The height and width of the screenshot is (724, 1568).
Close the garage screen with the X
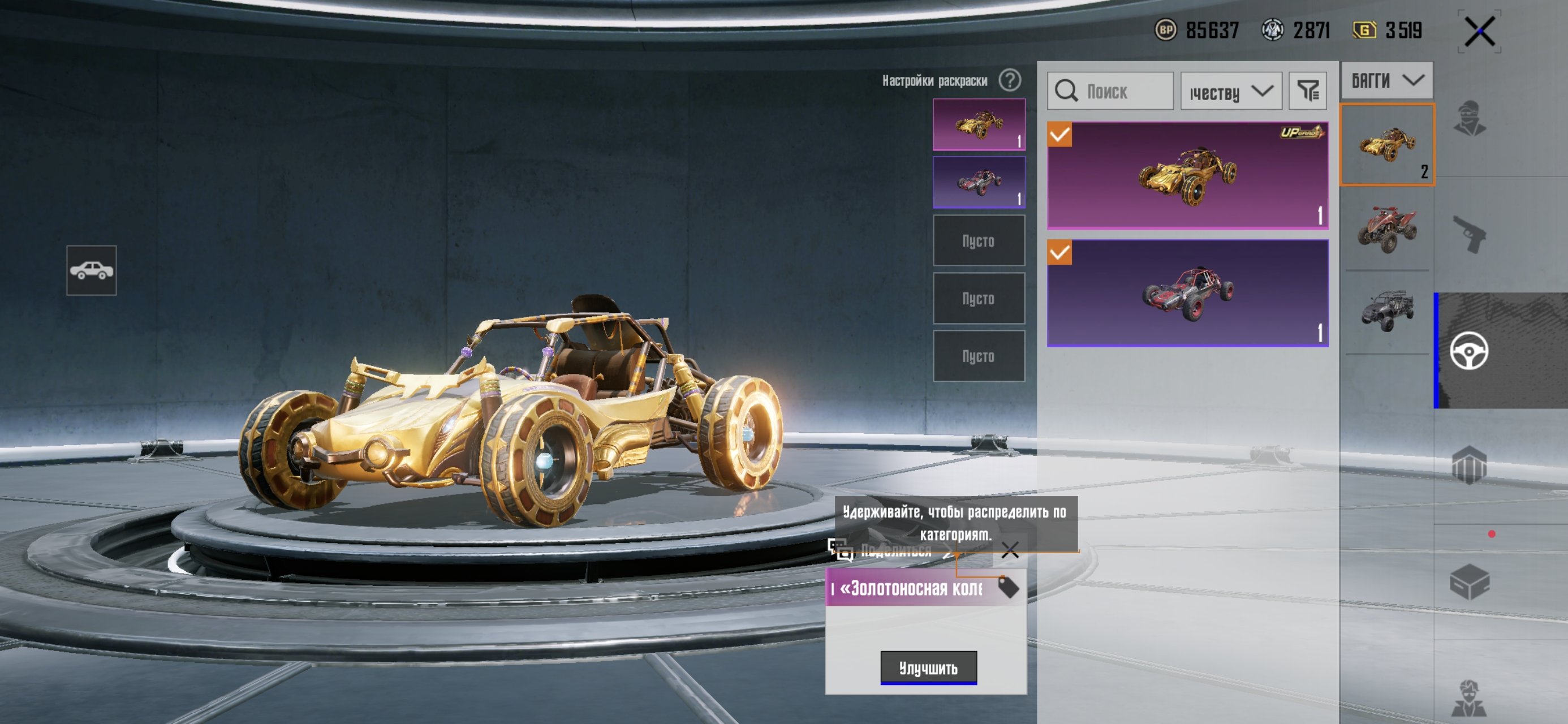[x=1479, y=31]
